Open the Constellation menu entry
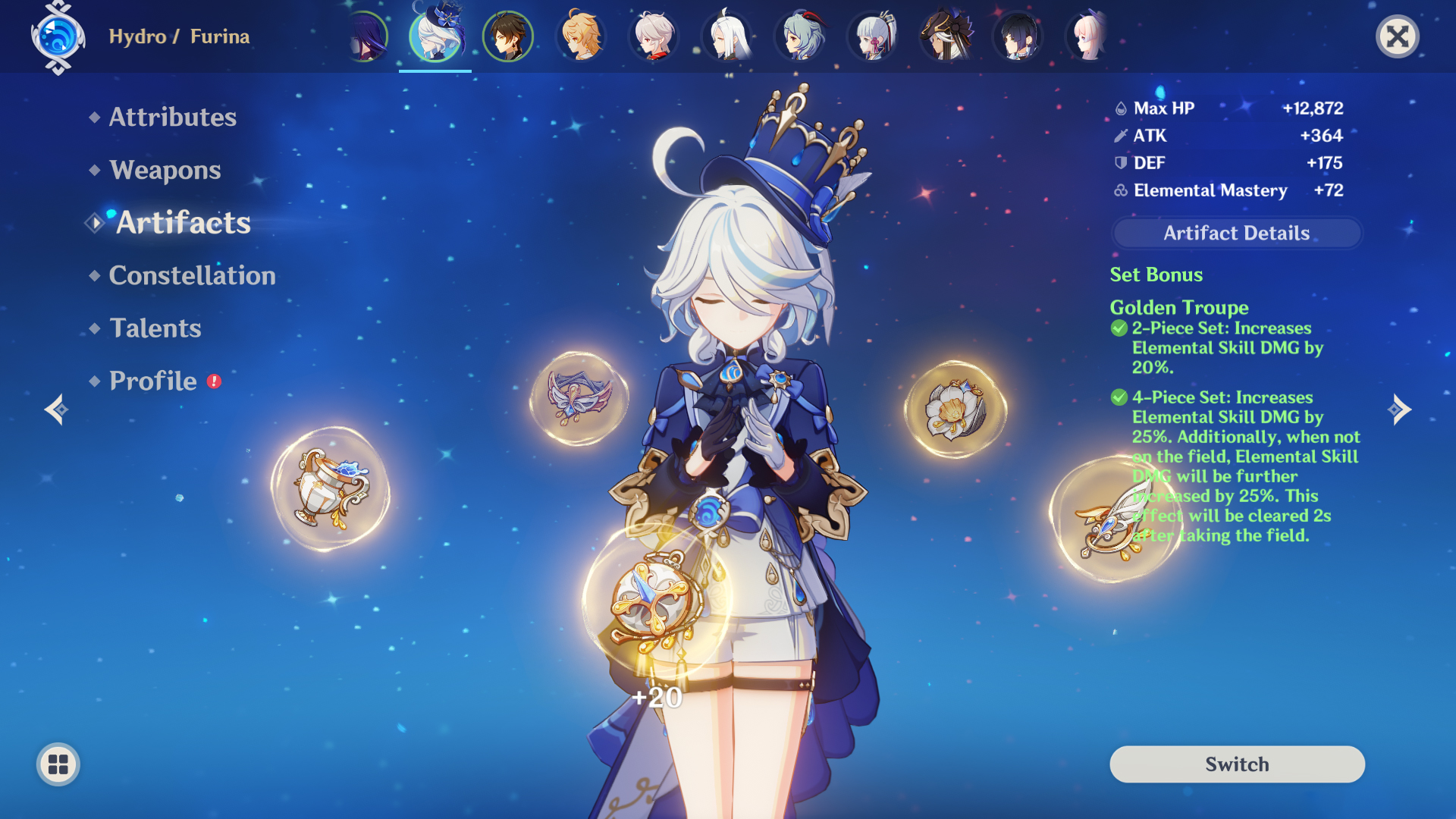Image resolution: width=1456 pixels, height=819 pixels. click(x=192, y=275)
